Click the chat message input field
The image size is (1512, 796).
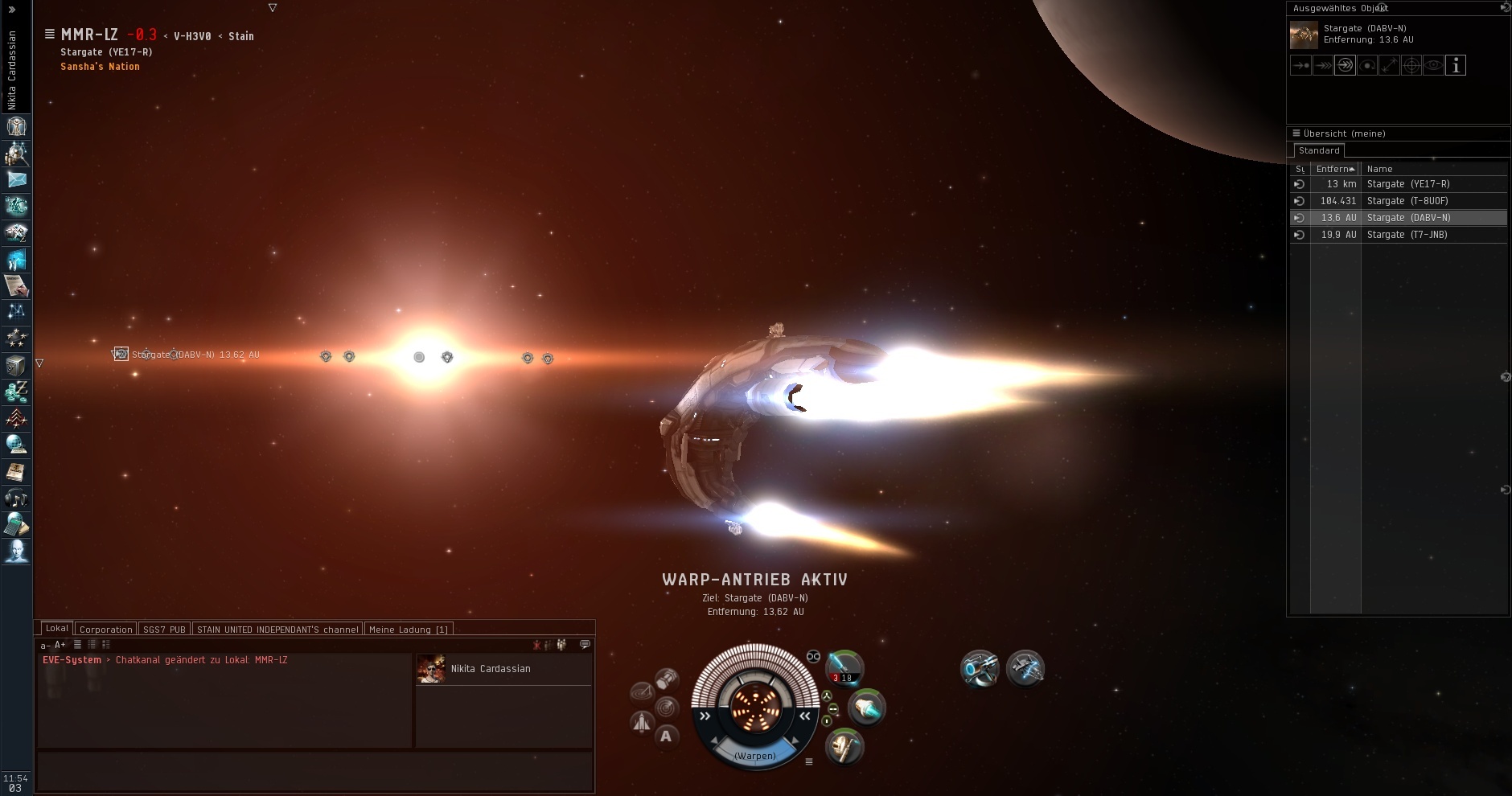coord(314,771)
